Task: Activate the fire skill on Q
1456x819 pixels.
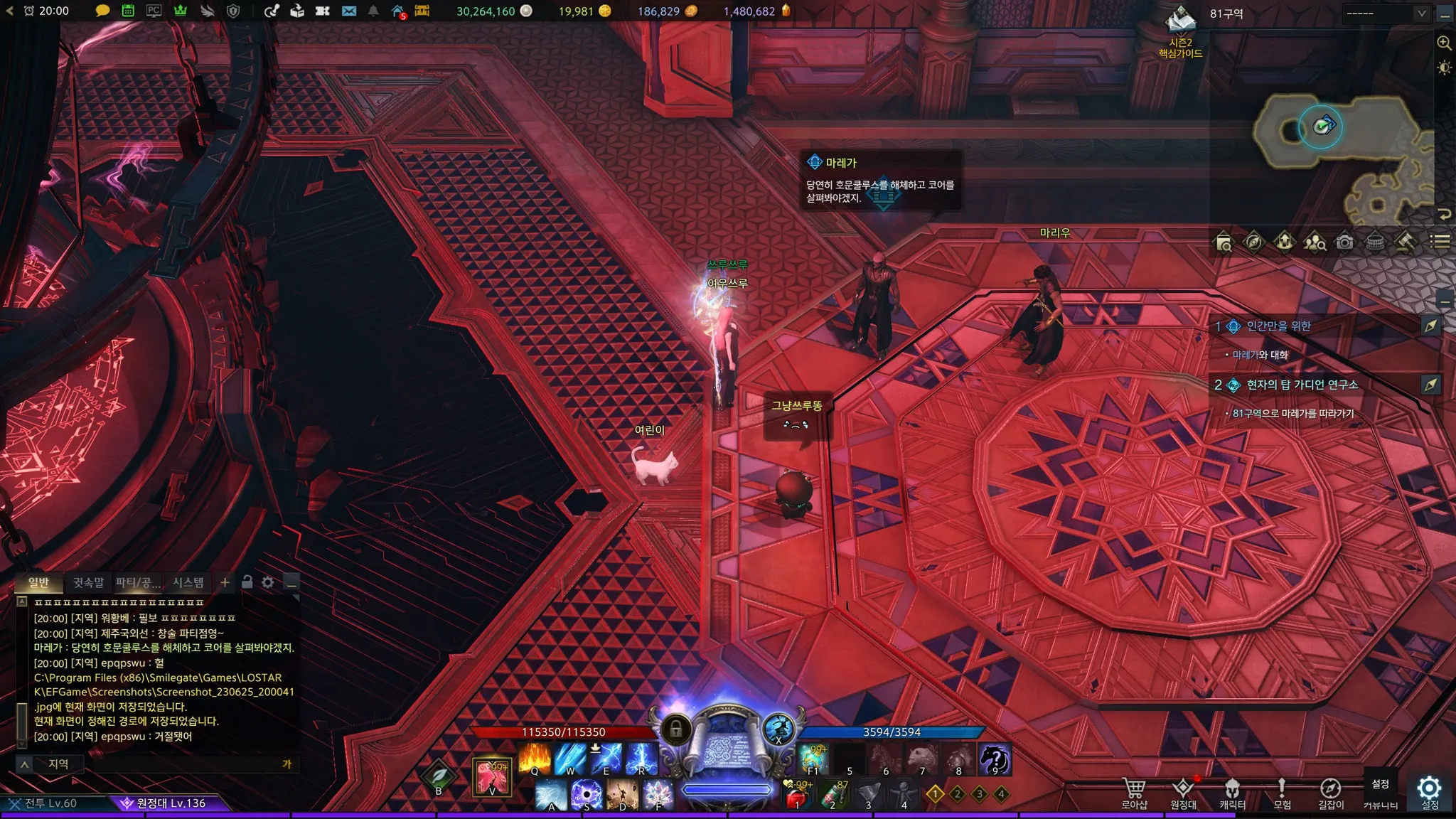Action: click(535, 759)
